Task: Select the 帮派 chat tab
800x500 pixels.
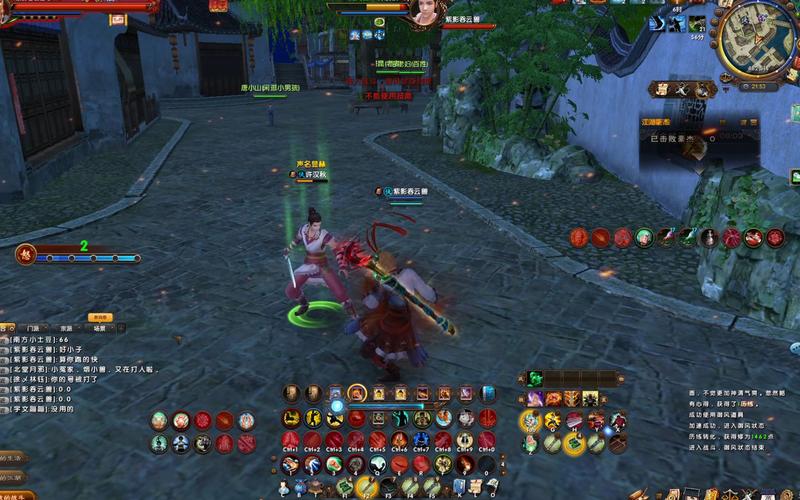Action: point(66,327)
